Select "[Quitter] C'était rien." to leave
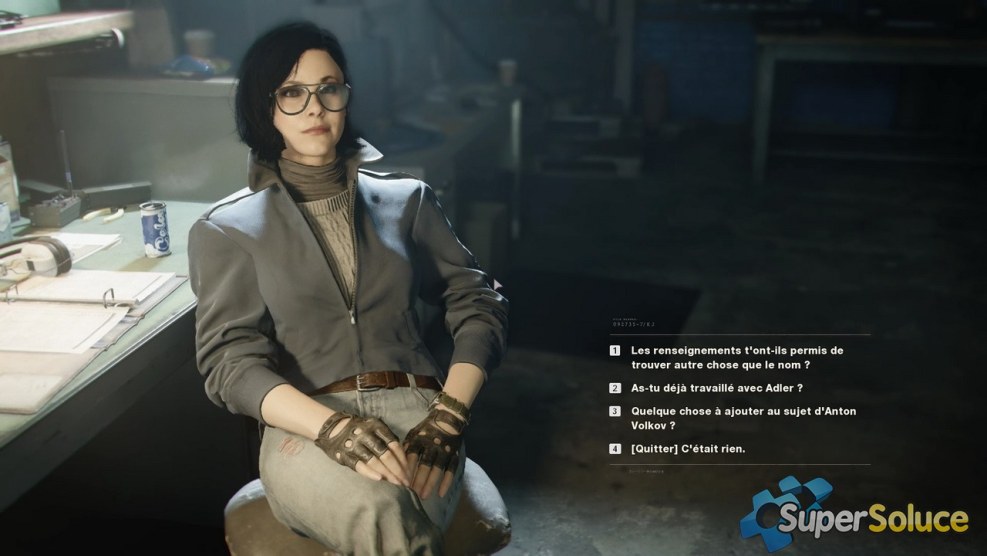This screenshot has height=556, width=987. [x=687, y=449]
